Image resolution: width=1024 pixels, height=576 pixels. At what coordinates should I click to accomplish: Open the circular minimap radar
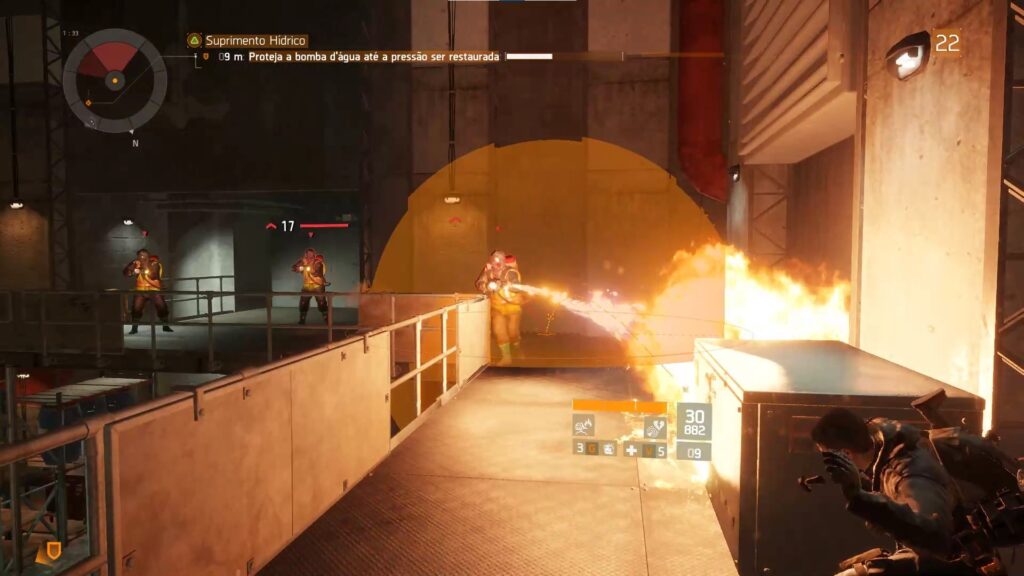coord(115,80)
